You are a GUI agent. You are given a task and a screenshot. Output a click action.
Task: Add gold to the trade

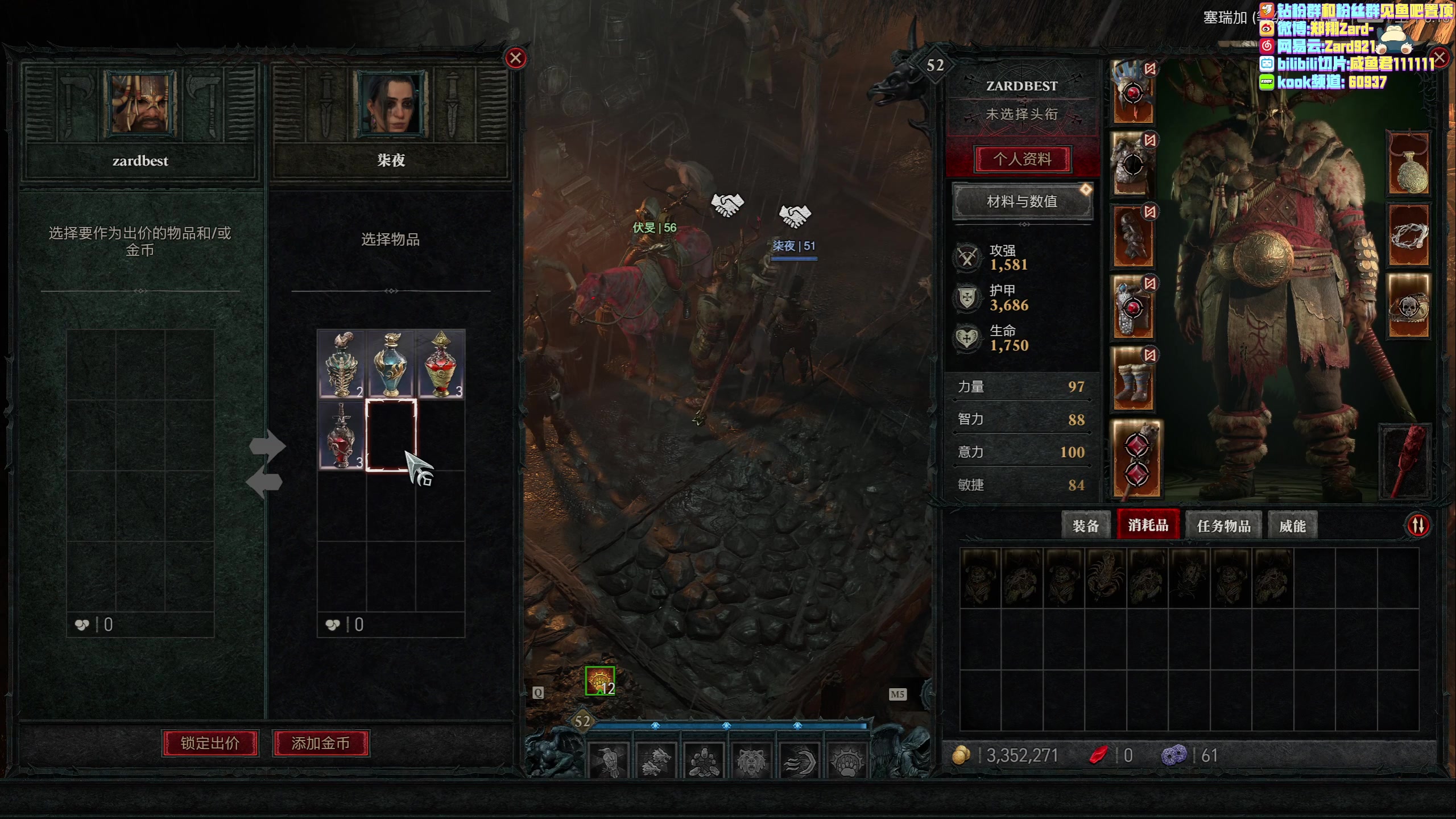pos(321,743)
